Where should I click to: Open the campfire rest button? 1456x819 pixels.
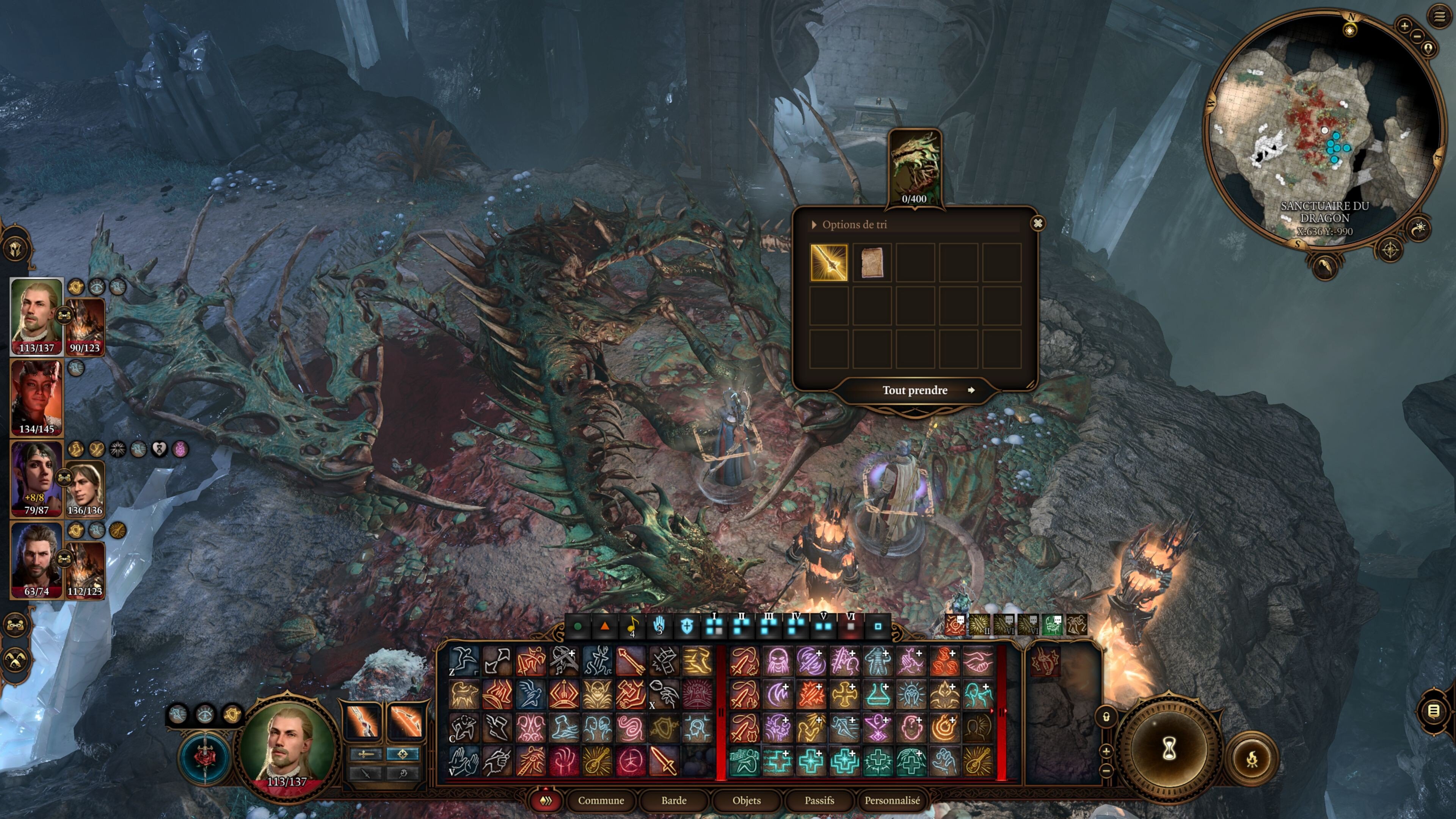click(x=1251, y=759)
